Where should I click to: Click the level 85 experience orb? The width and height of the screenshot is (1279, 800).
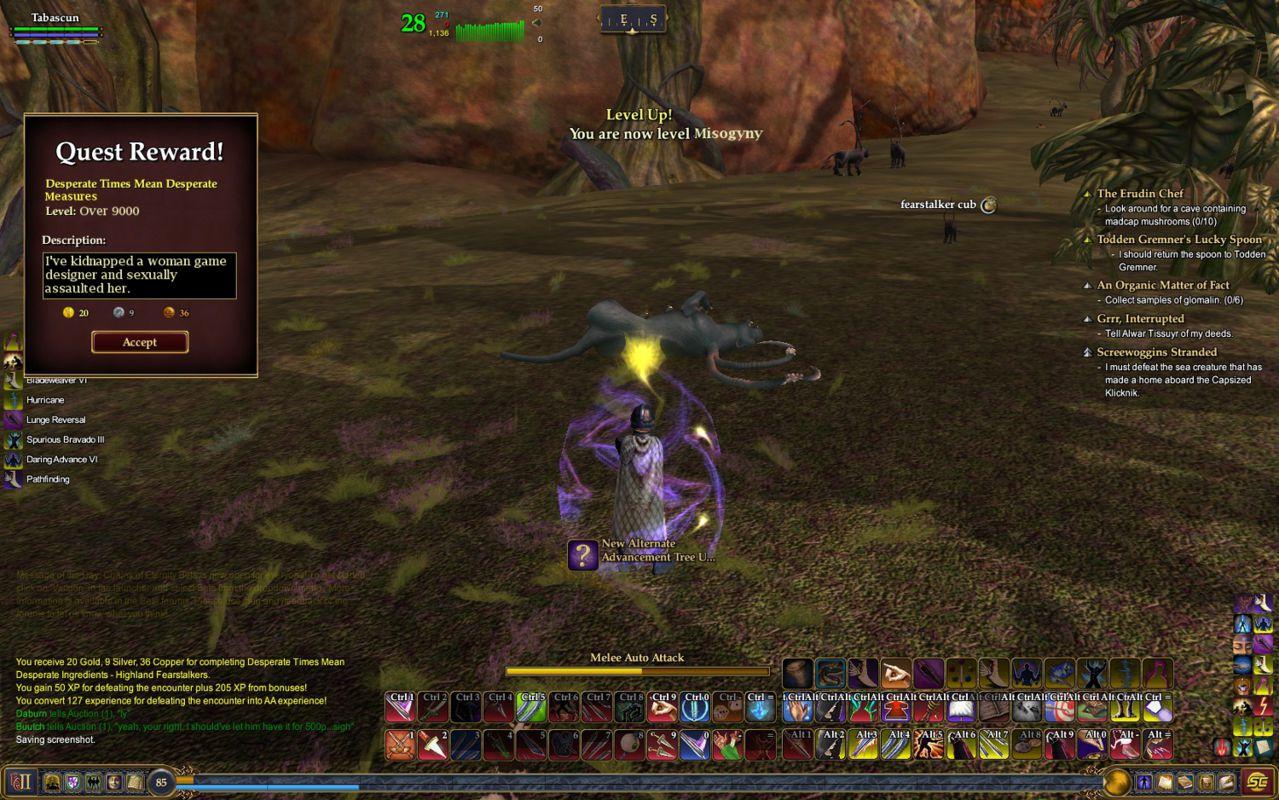coord(161,782)
